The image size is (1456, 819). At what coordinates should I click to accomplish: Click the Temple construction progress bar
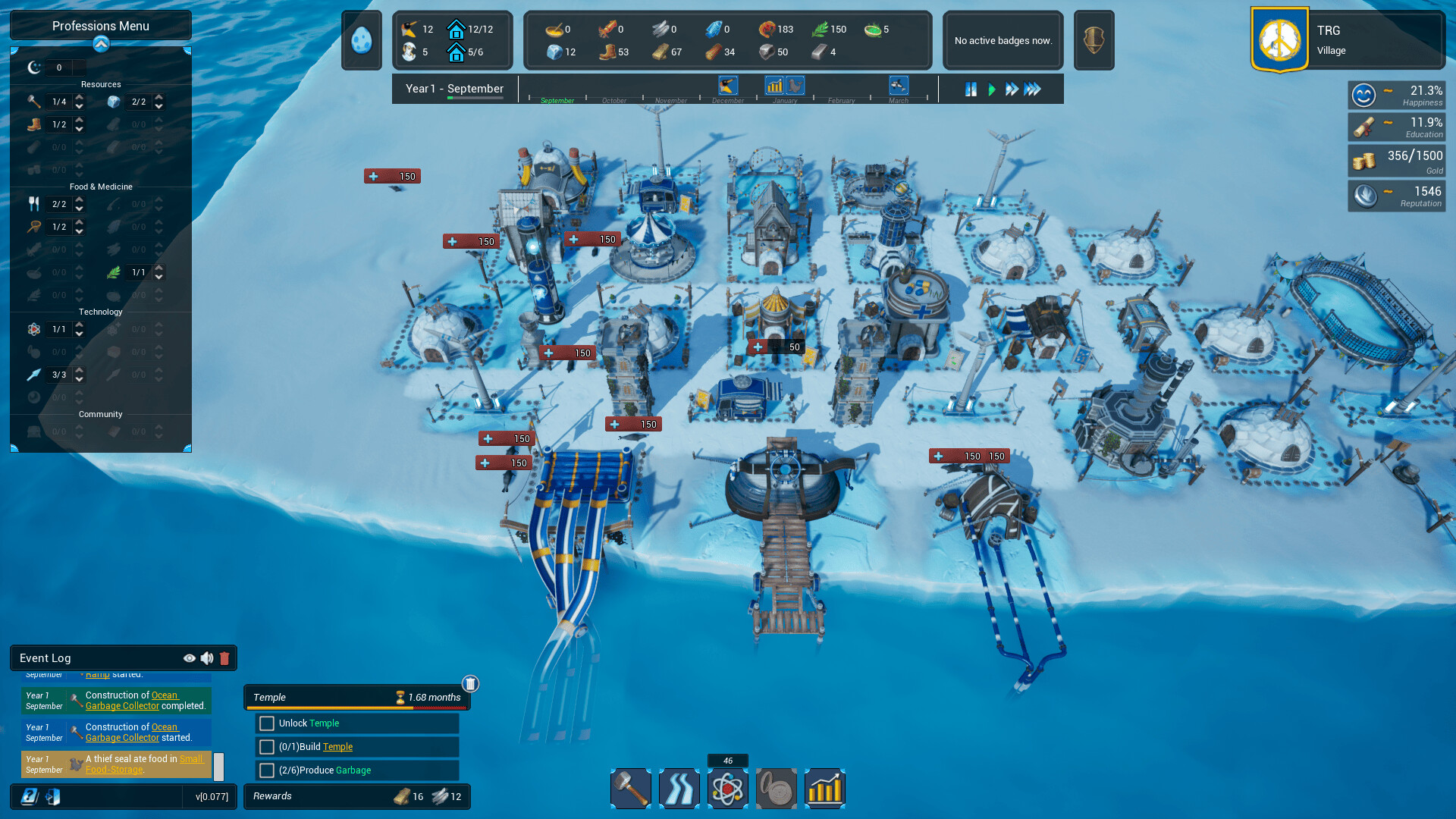356,705
